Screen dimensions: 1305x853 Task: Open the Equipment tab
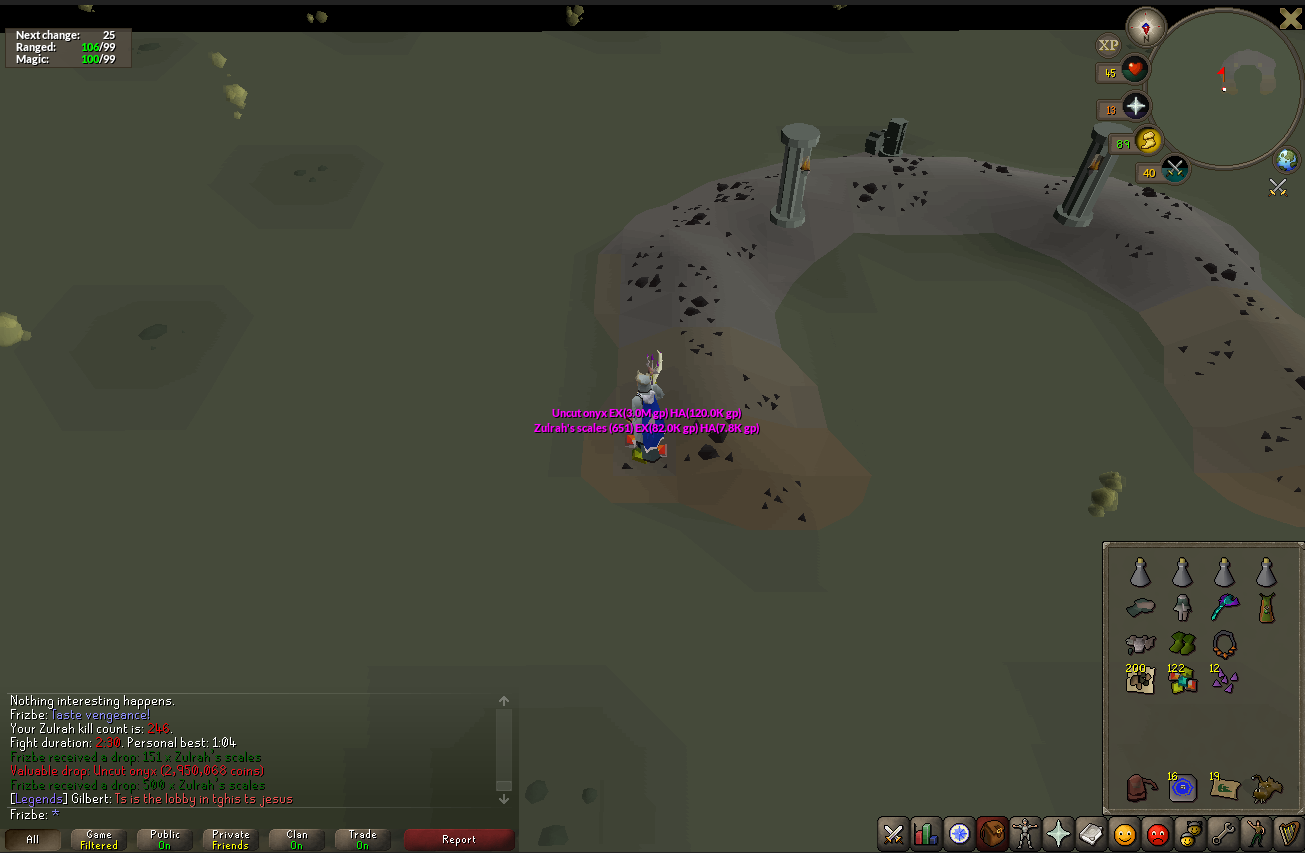click(x=1024, y=833)
